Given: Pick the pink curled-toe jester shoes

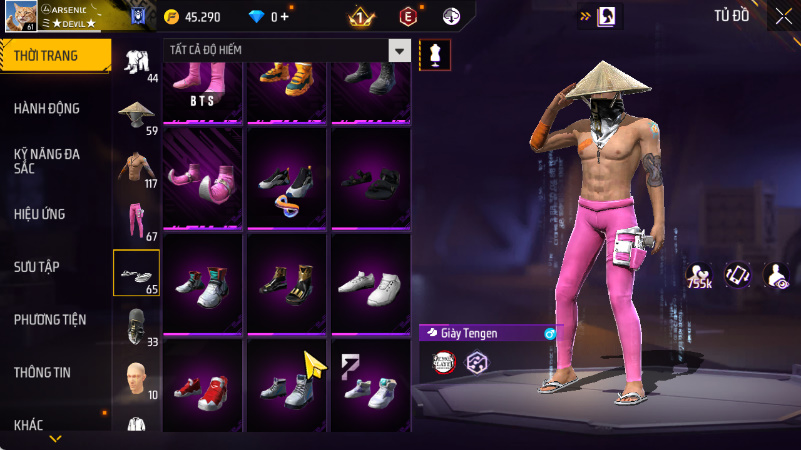Looking at the screenshot, I should (x=203, y=179).
